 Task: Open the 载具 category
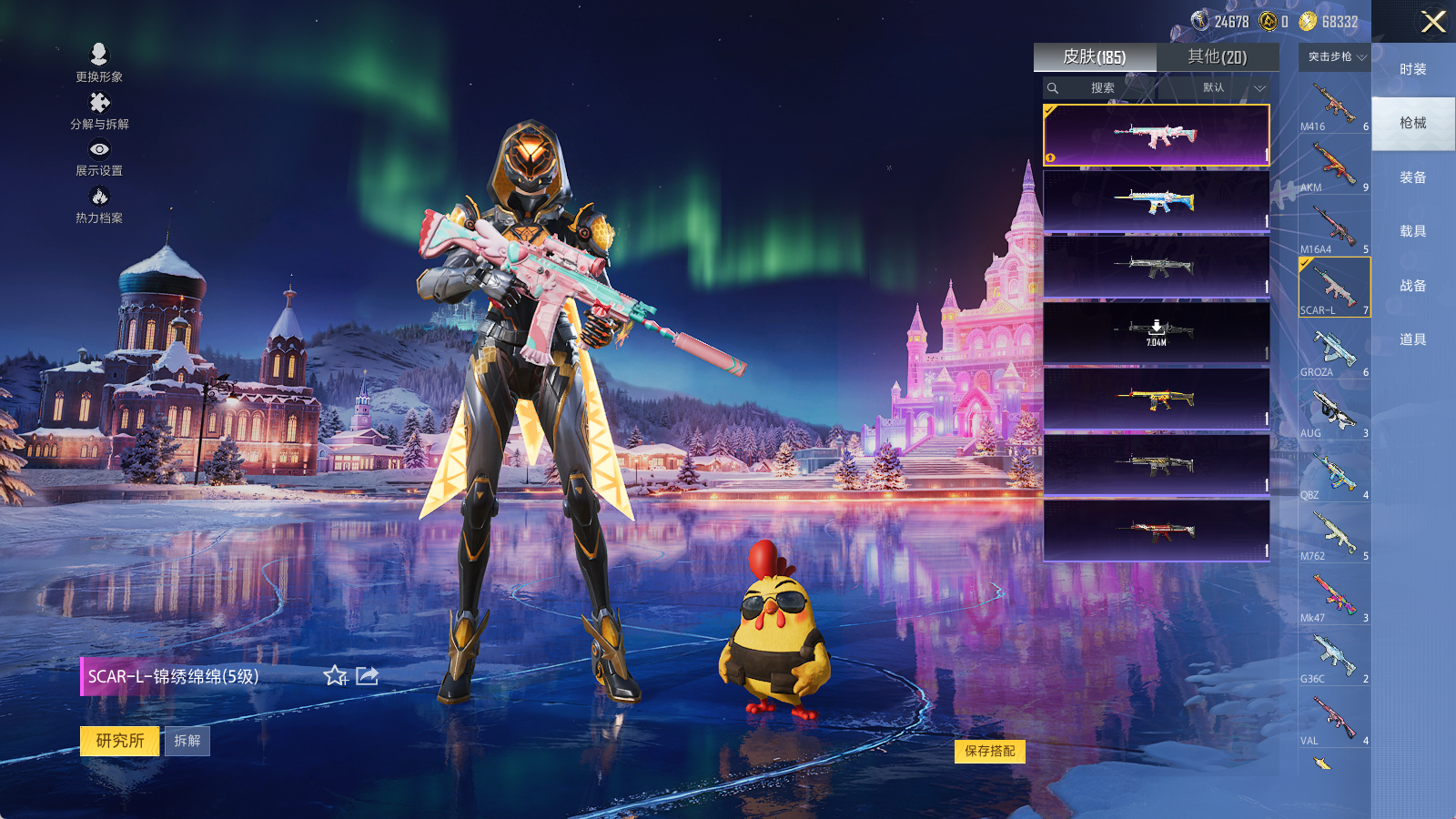1412,231
